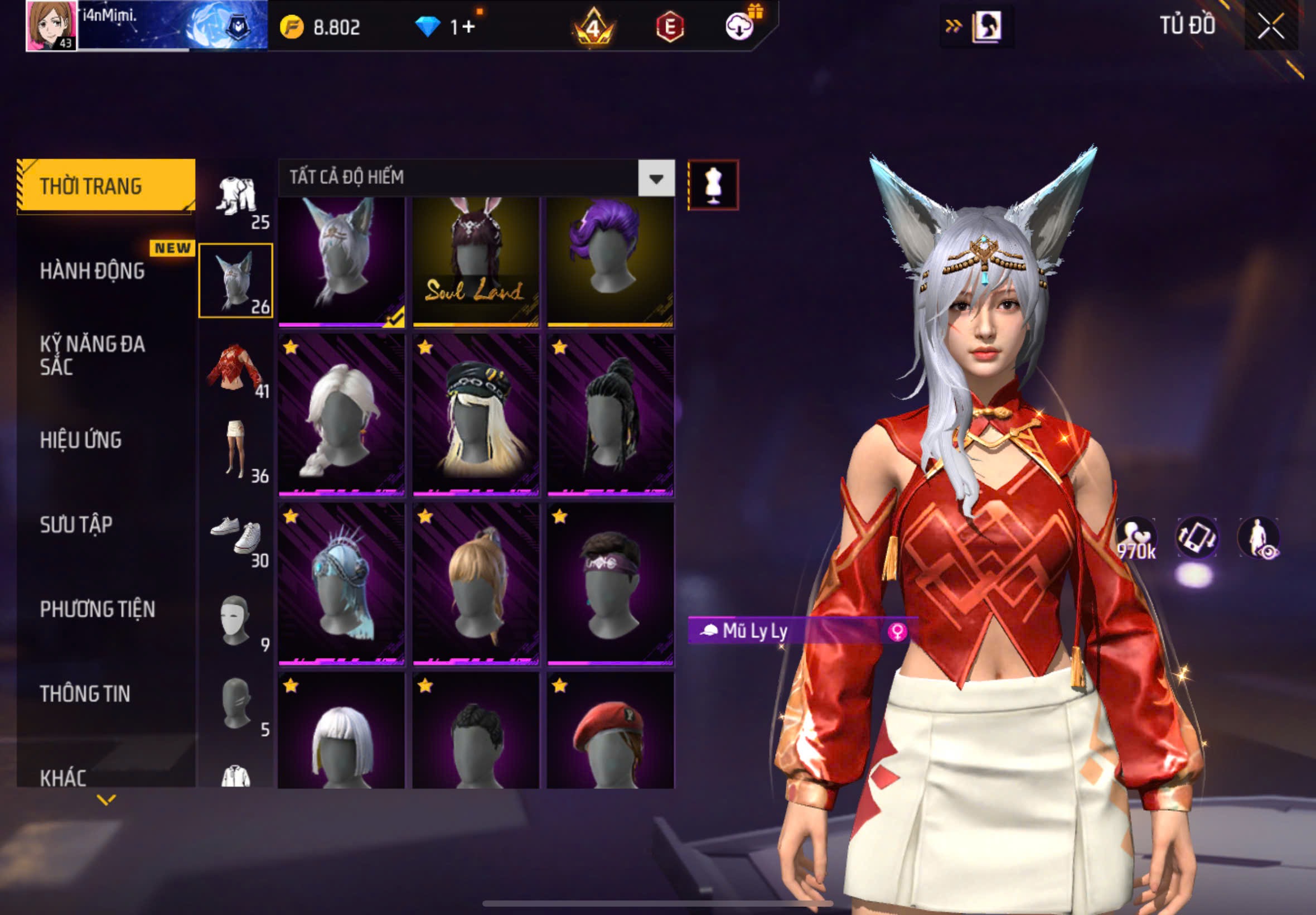Open the player profile avatar
This screenshot has width=1316, height=915.
51,26
